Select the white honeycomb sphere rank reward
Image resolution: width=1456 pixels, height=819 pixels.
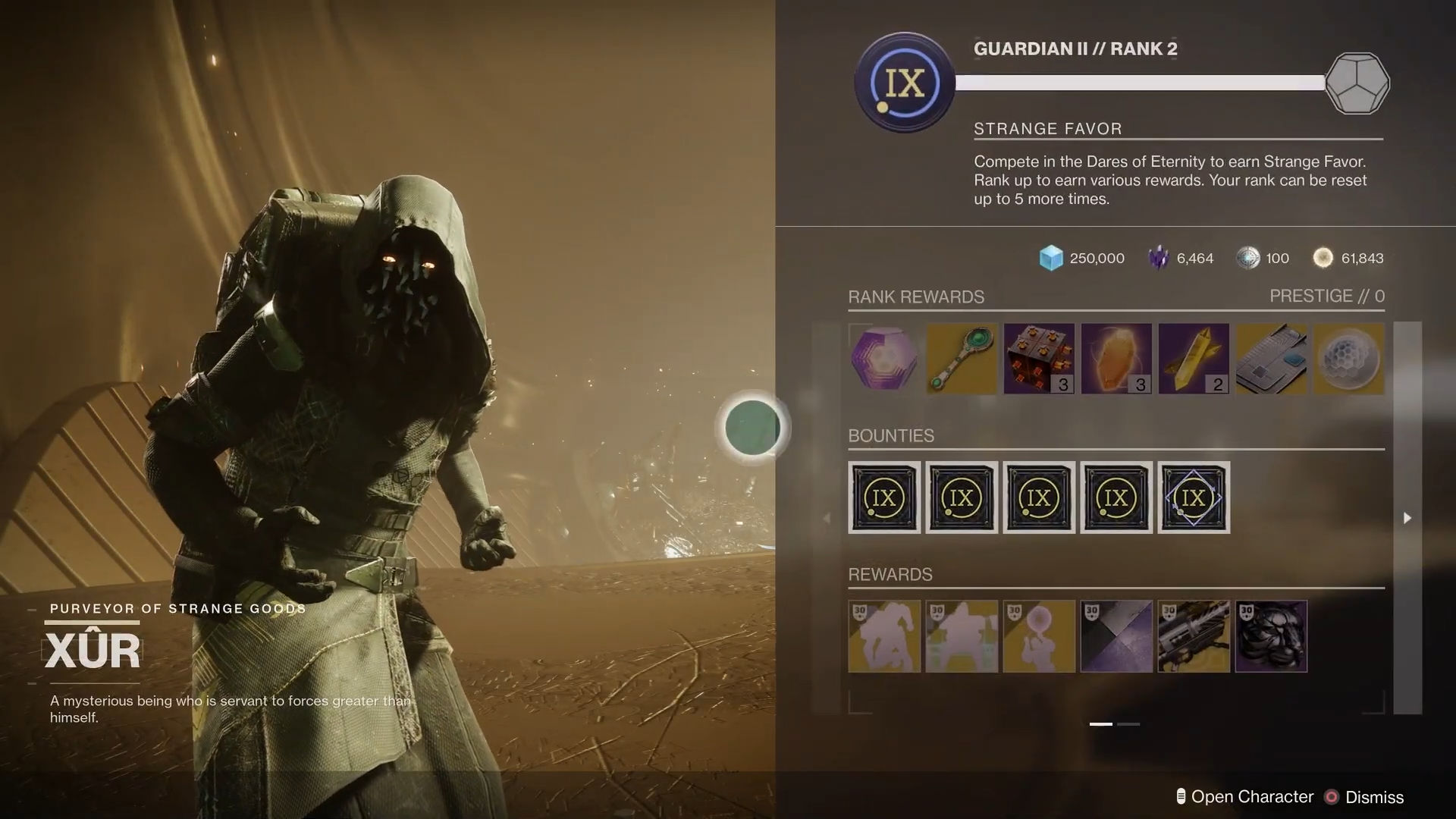point(1348,359)
